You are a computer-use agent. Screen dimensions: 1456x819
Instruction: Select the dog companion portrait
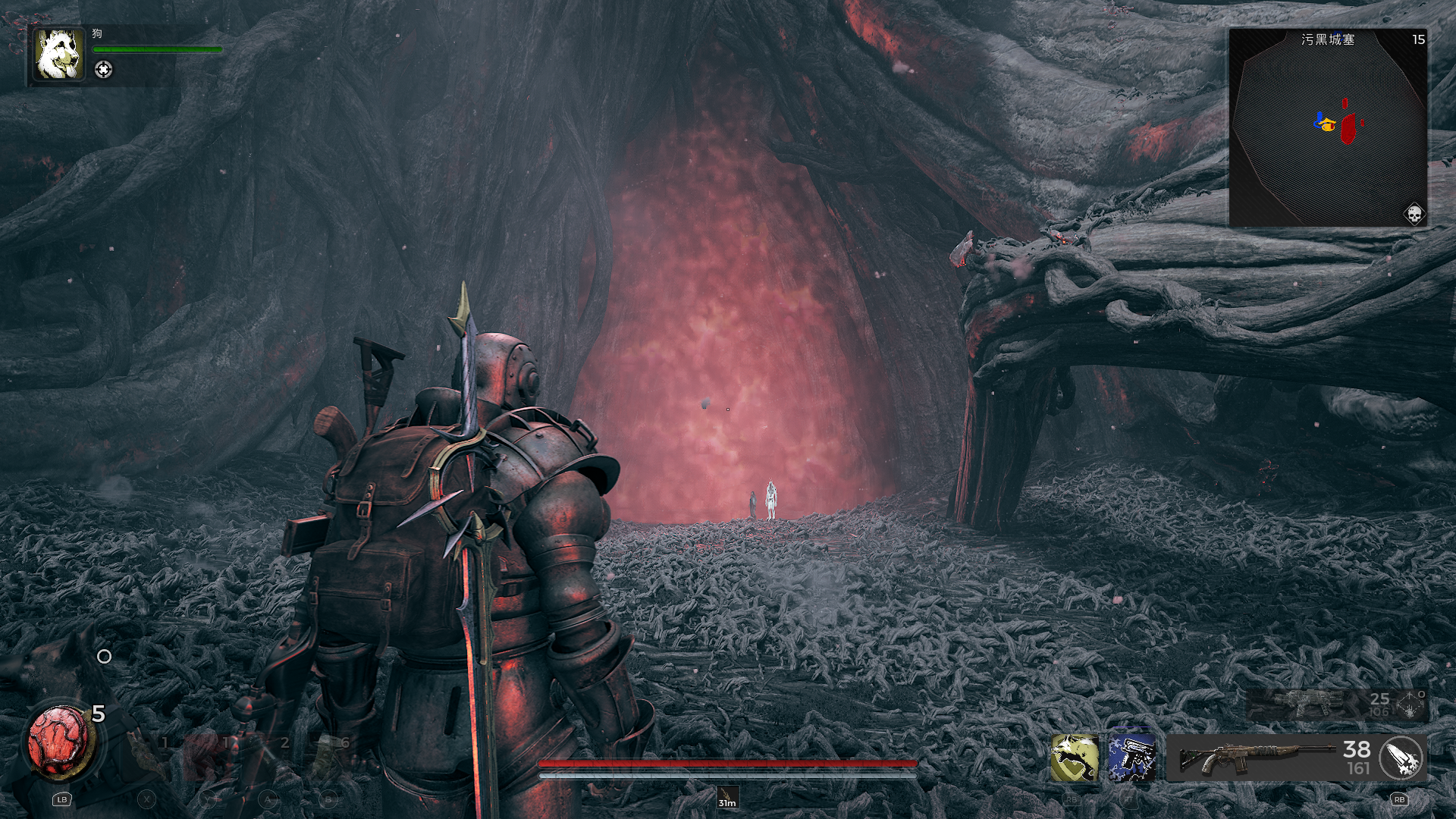pyautogui.click(x=58, y=54)
